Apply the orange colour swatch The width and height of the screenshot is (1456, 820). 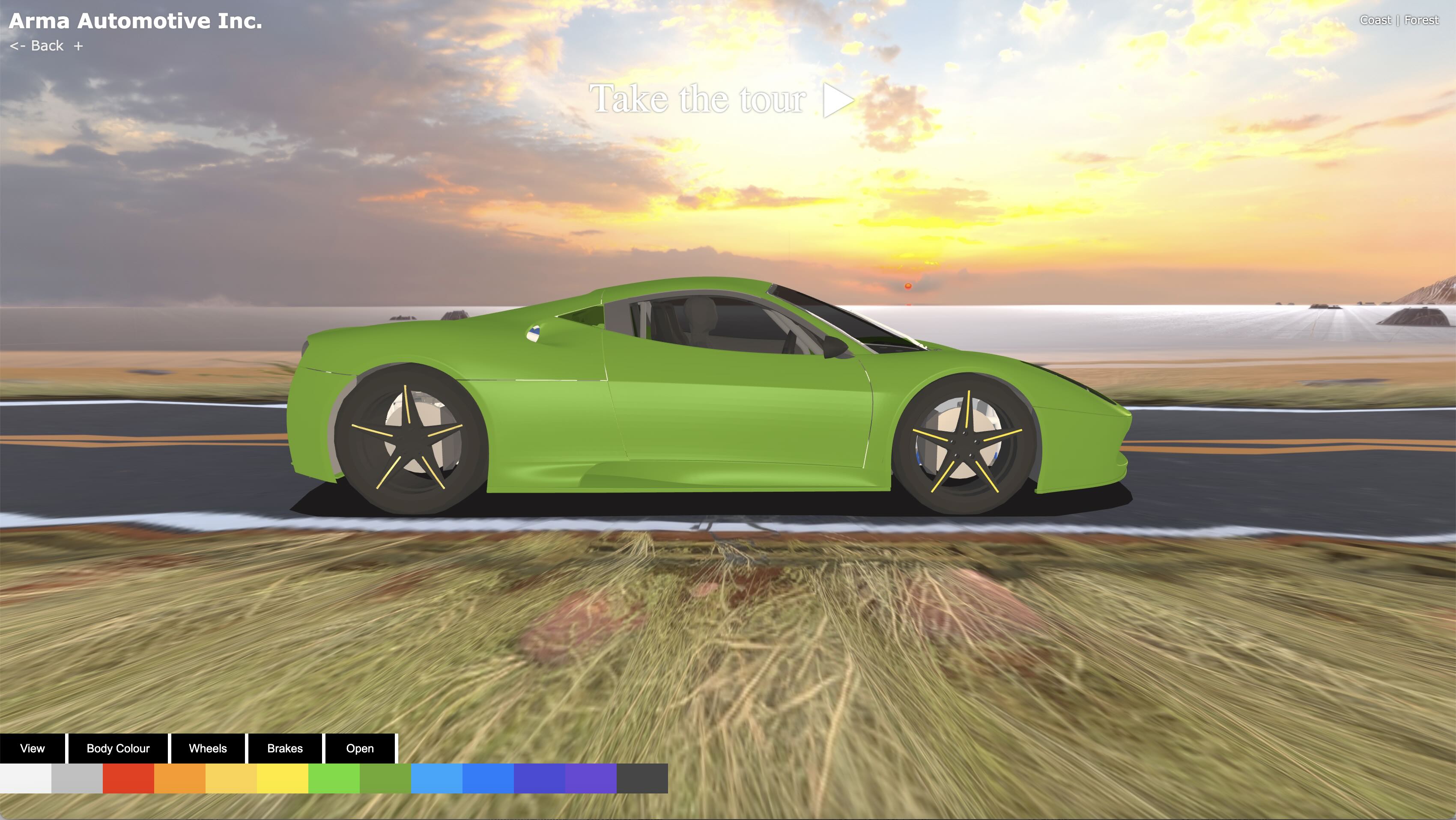(x=180, y=778)
